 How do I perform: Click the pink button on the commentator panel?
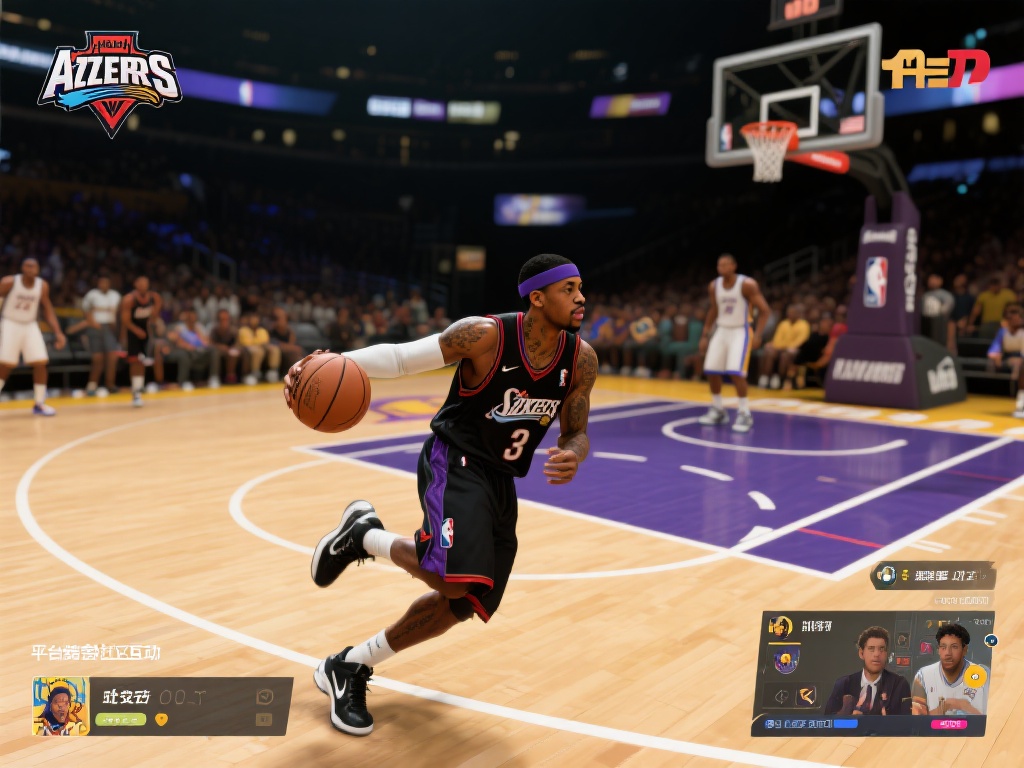click(x=948, y=724)
